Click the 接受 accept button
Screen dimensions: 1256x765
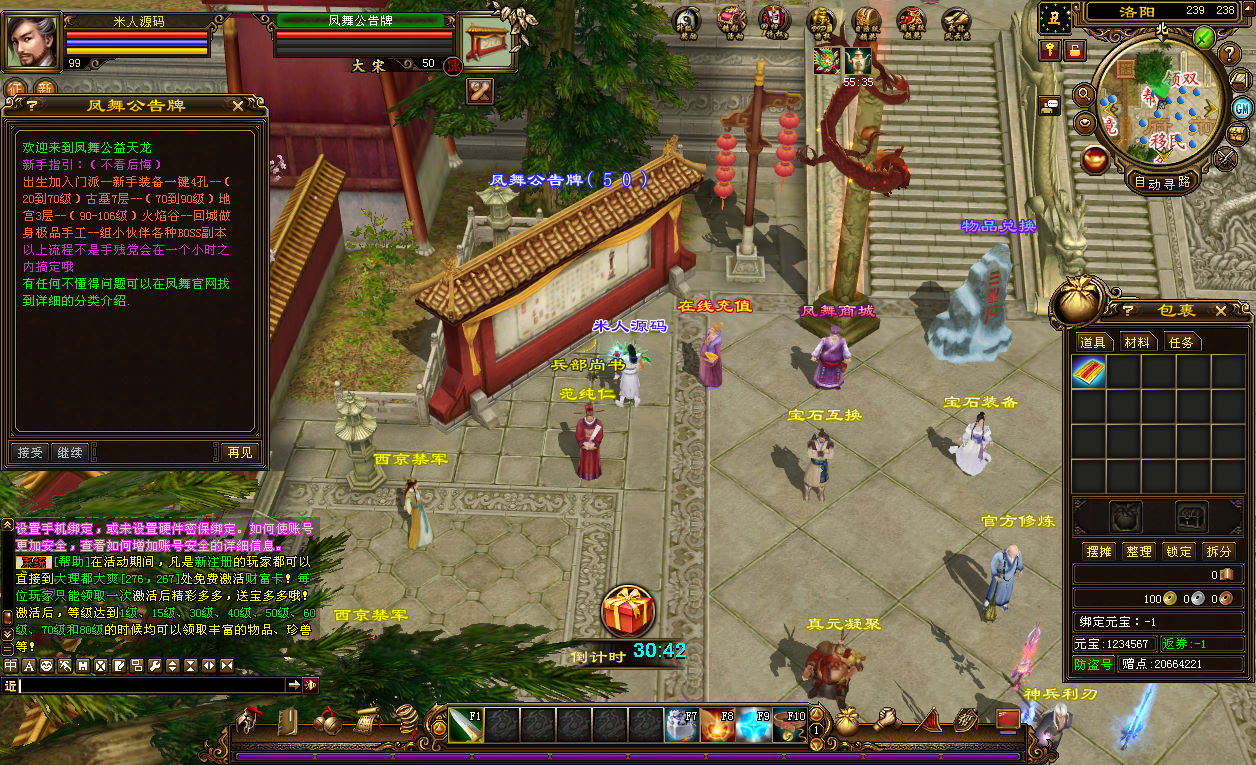(30, 452)
